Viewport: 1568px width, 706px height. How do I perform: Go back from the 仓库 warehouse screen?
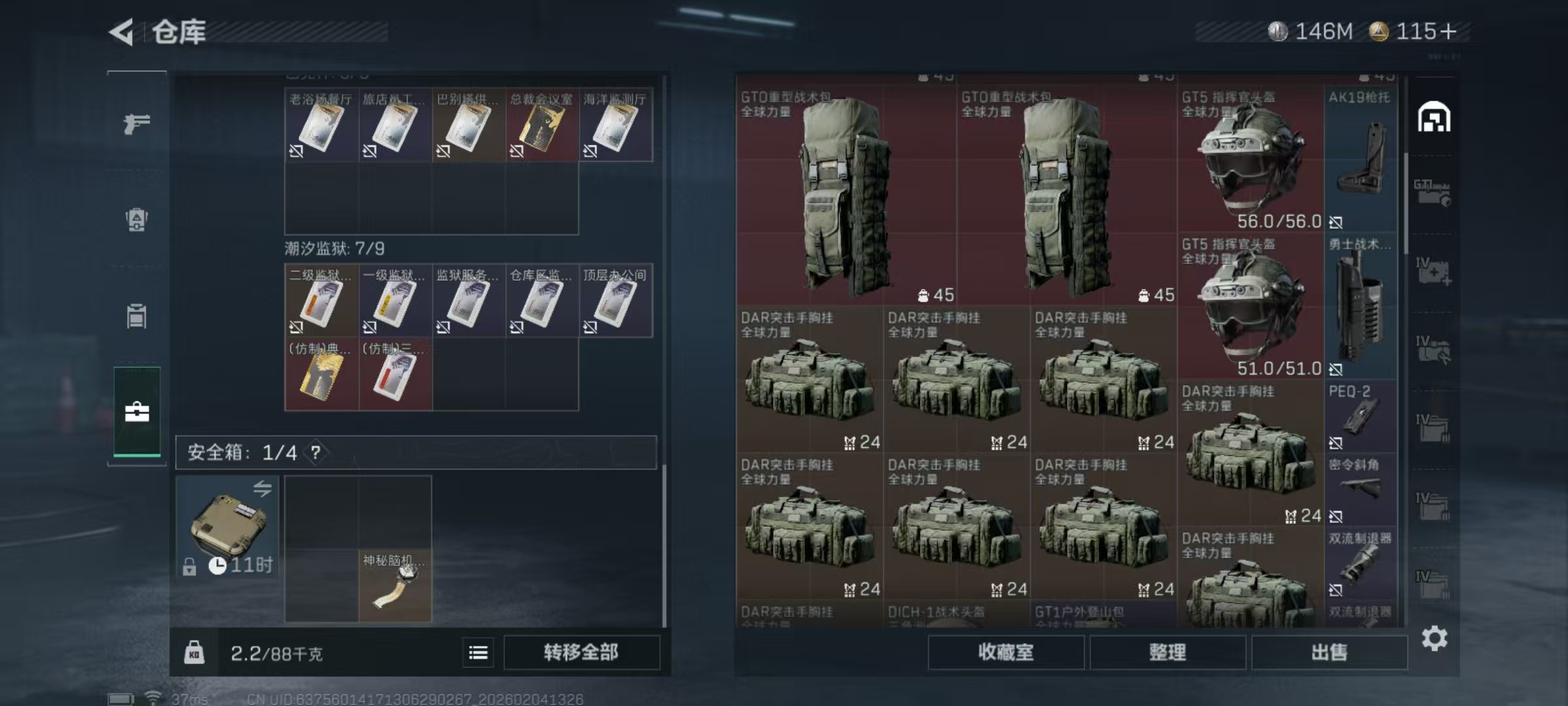click(122, 32)
